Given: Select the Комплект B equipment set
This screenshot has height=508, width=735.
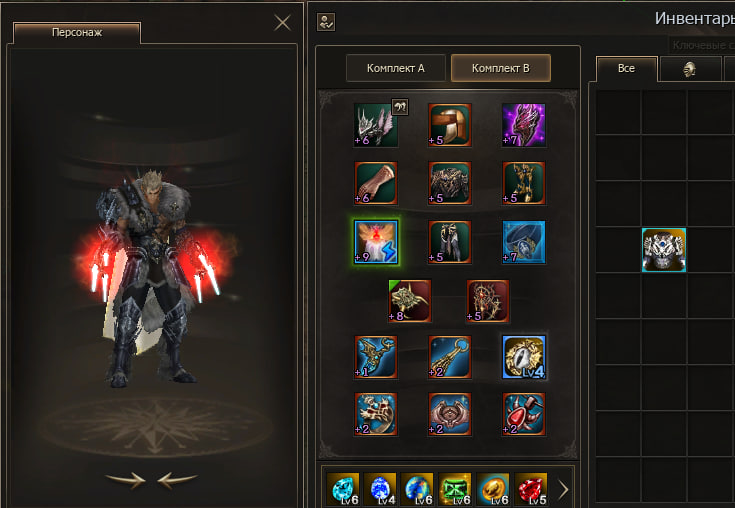Looking at the screenshot, I should click(500, 68).
